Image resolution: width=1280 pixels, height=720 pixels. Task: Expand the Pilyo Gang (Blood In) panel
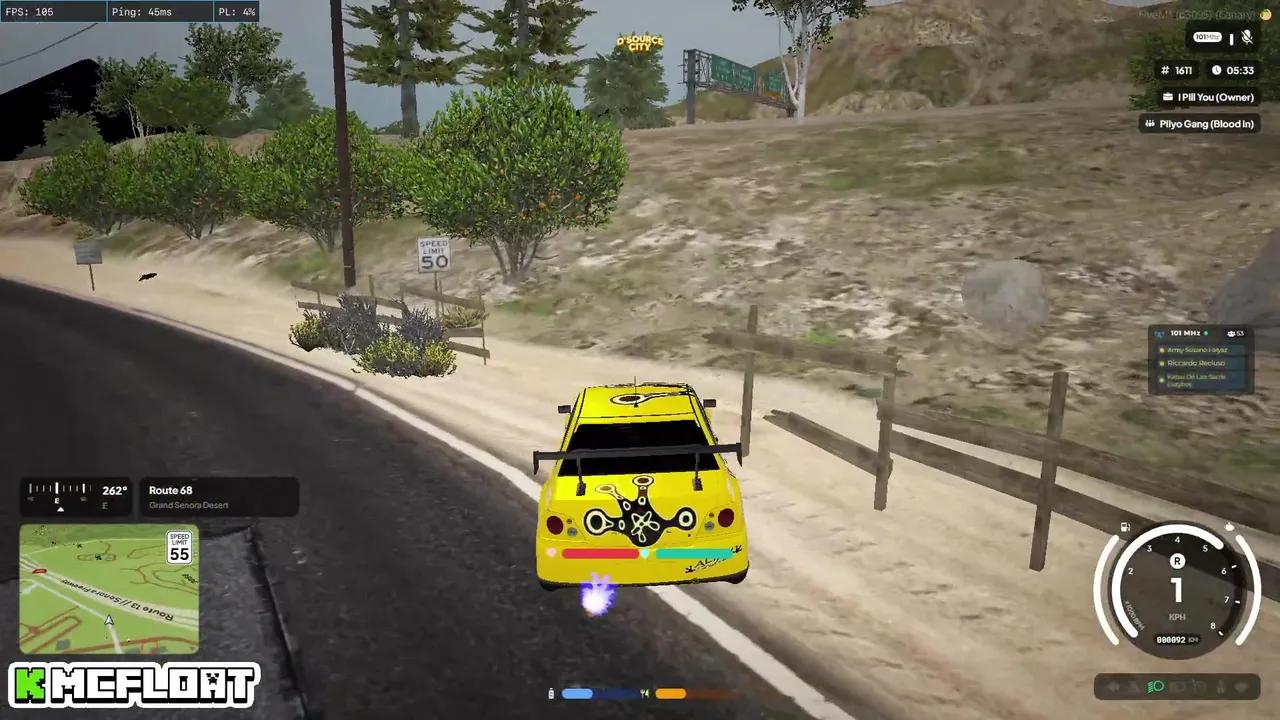[1198, 123]
